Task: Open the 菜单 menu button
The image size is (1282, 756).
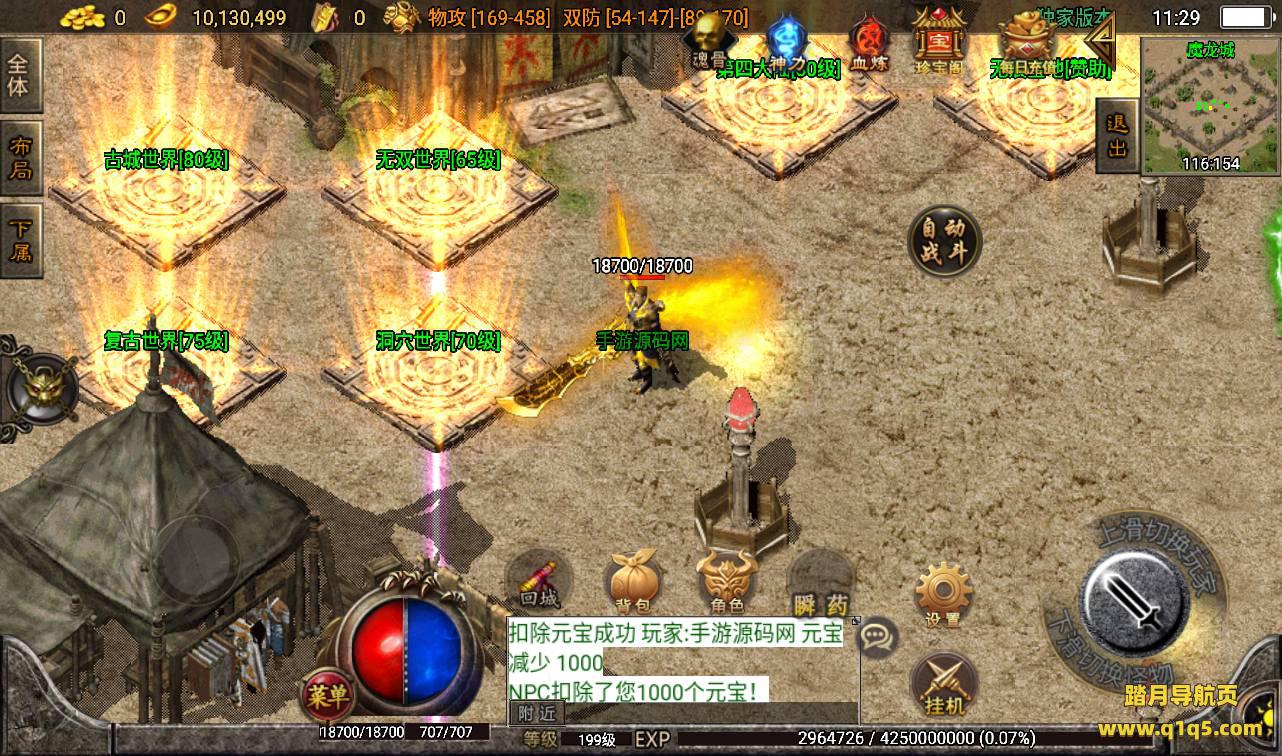Action: (326, 693)
